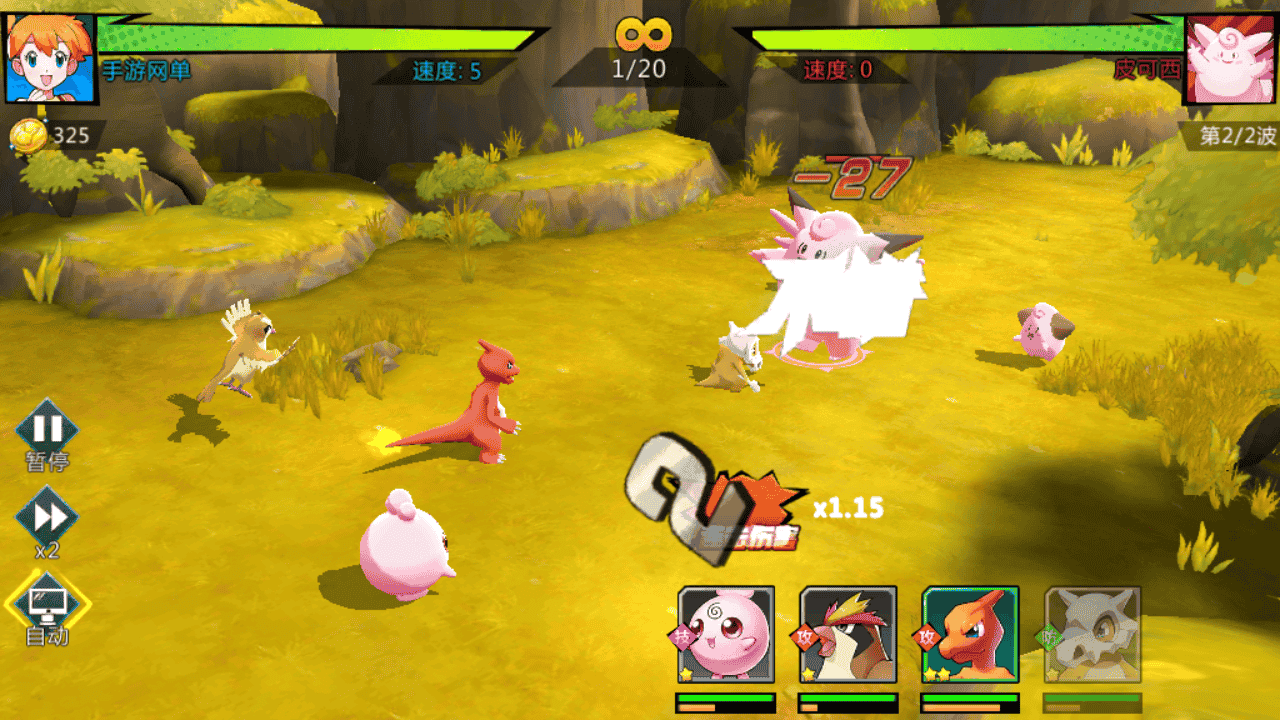Click the enemy Clefable portrait
The image size is (1280, 720).
pos(1231,57)
